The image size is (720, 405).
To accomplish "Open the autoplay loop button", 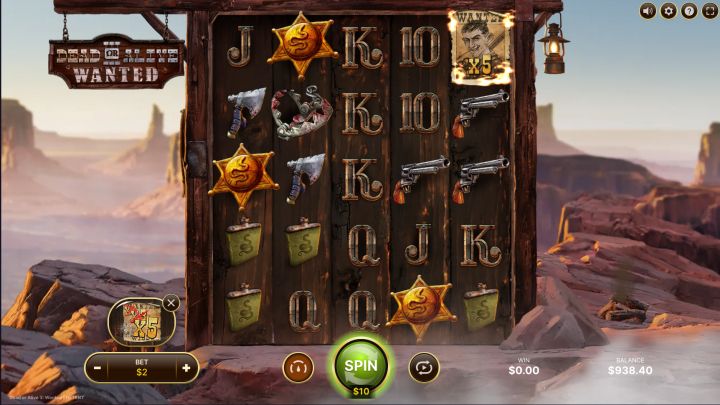I will [424, 368].
